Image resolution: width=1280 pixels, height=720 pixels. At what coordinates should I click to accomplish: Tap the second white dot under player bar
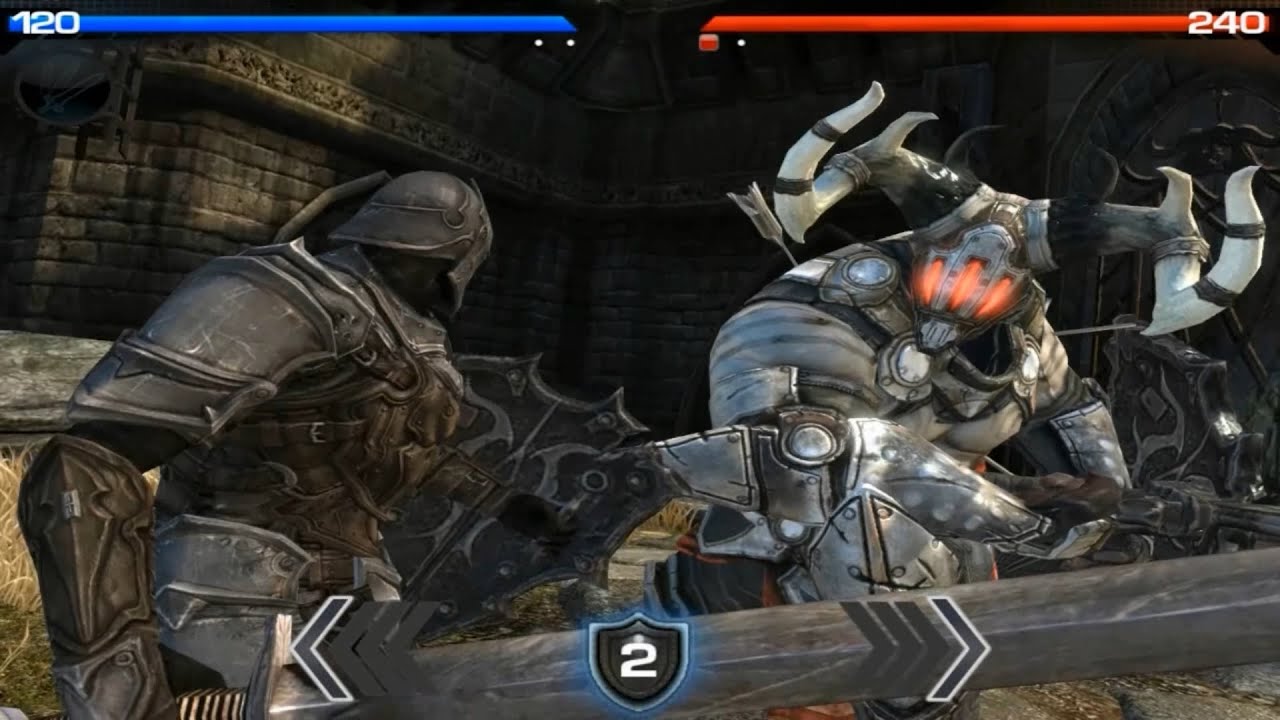(x=570, y=42)
